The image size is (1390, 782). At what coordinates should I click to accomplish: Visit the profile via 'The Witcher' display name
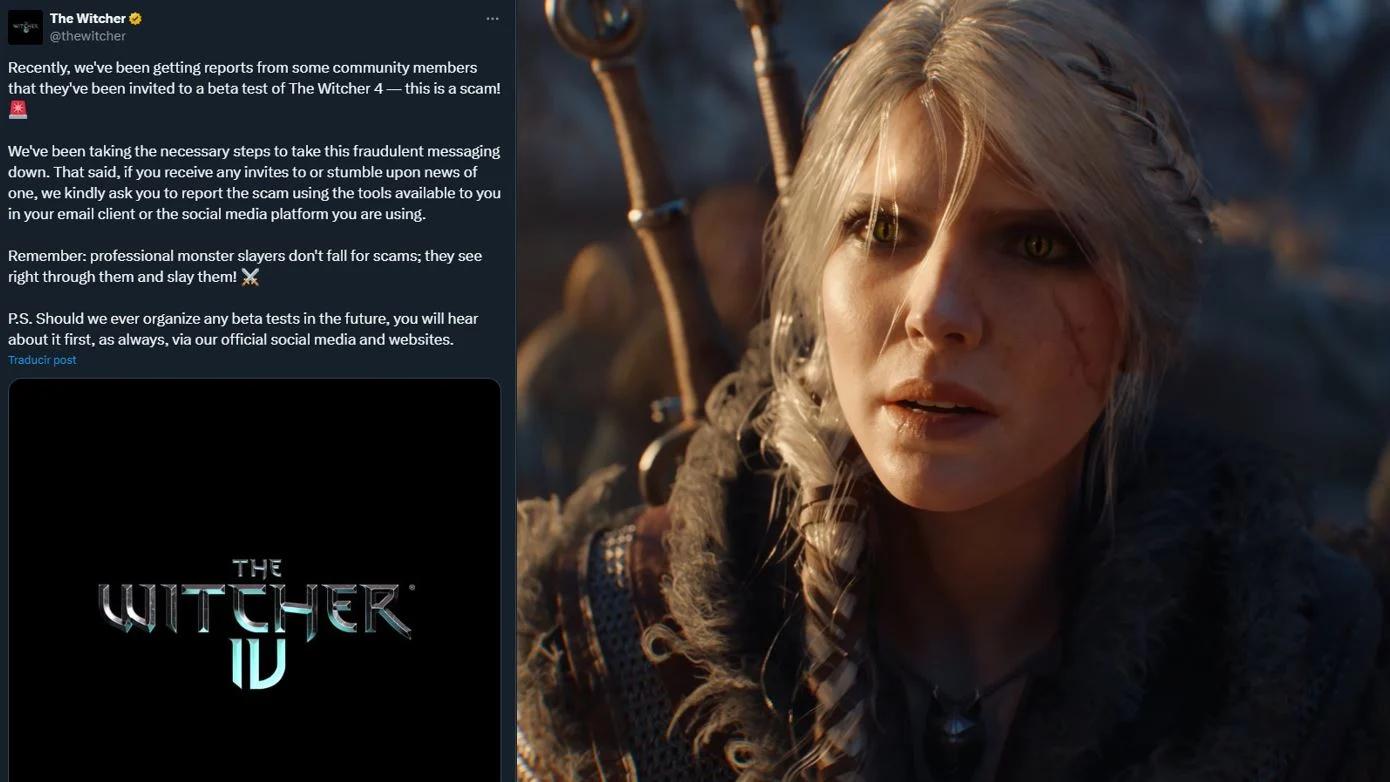pyautogui.click(x=90, y=18)
